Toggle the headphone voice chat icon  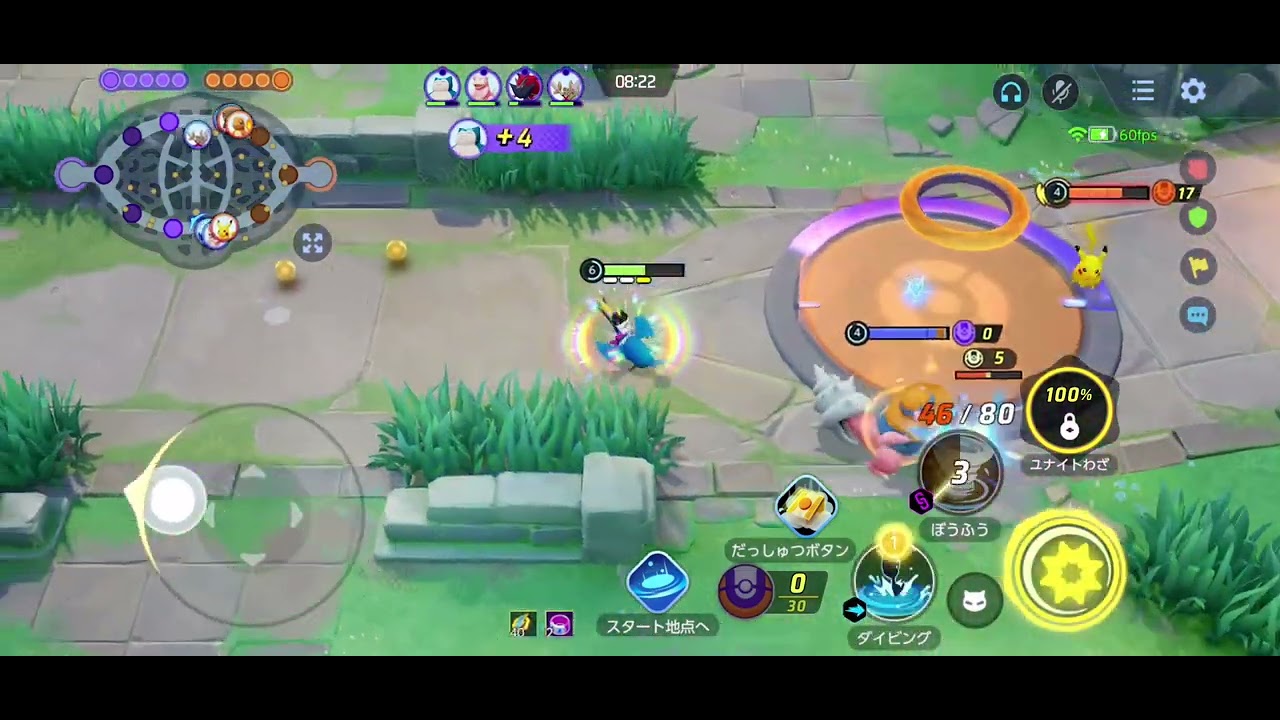coord(1011,92)
